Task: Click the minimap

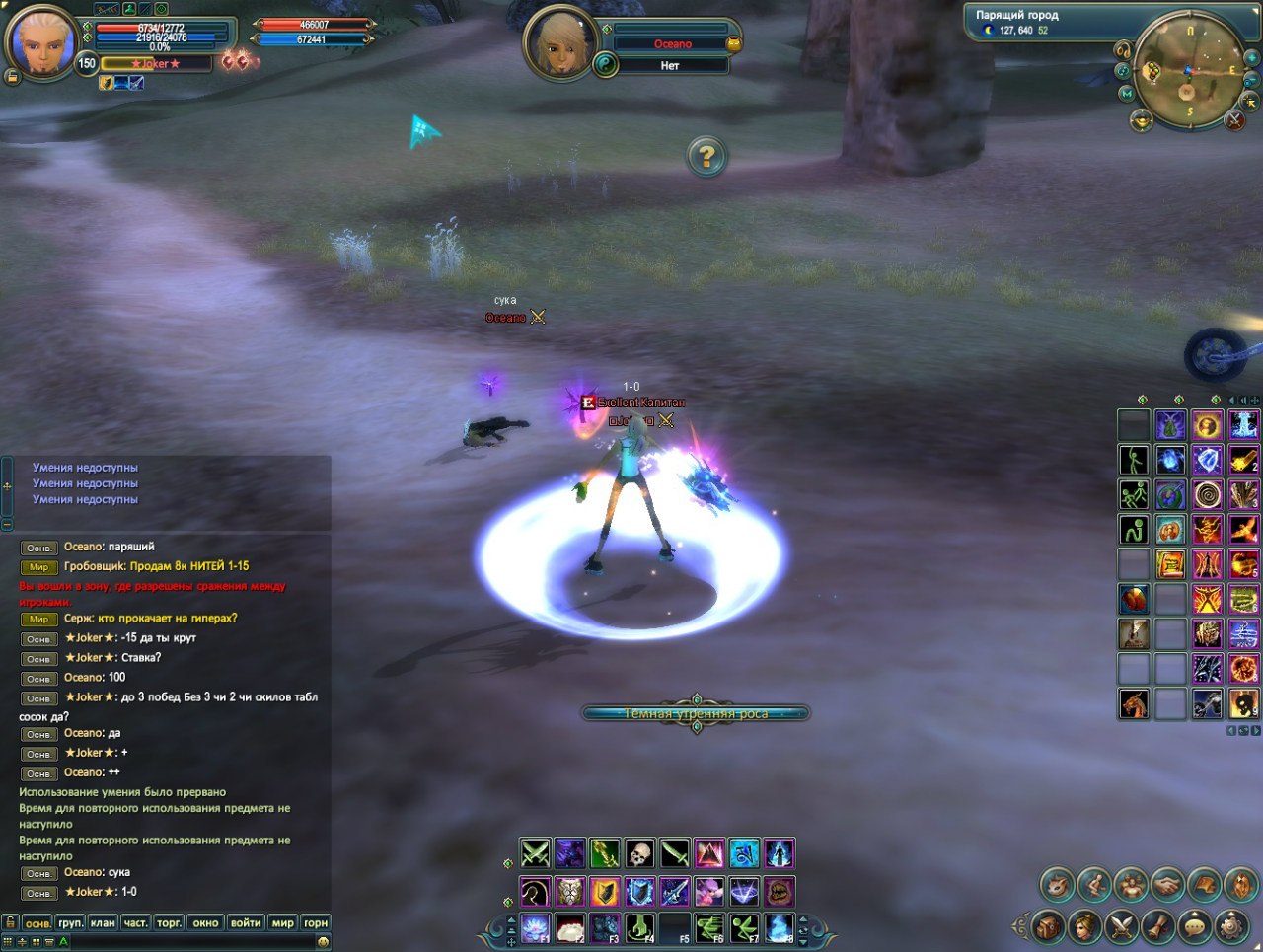Action: coord(1188,71)
